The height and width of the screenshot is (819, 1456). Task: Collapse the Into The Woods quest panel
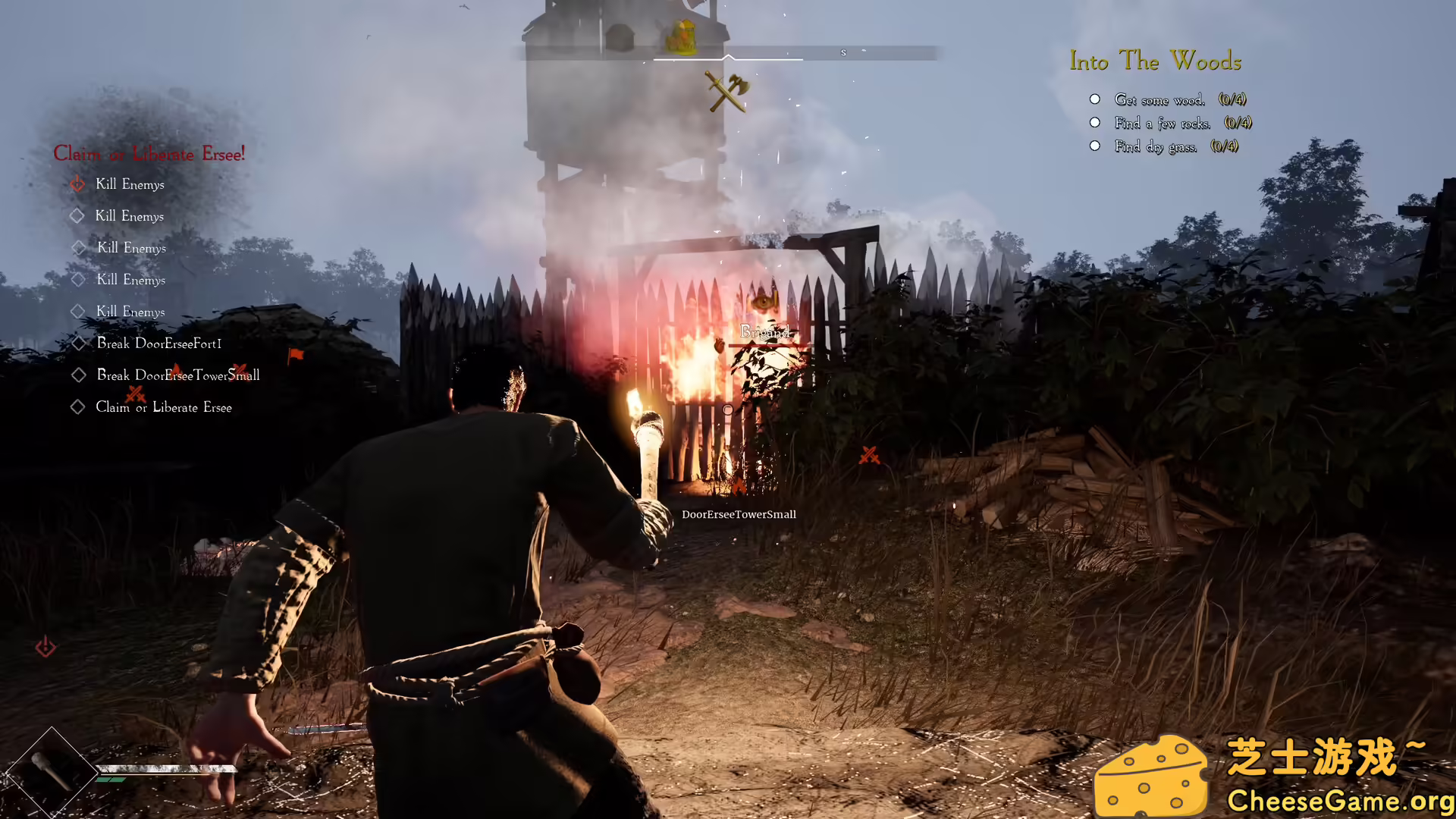[x=1155, y=61]
